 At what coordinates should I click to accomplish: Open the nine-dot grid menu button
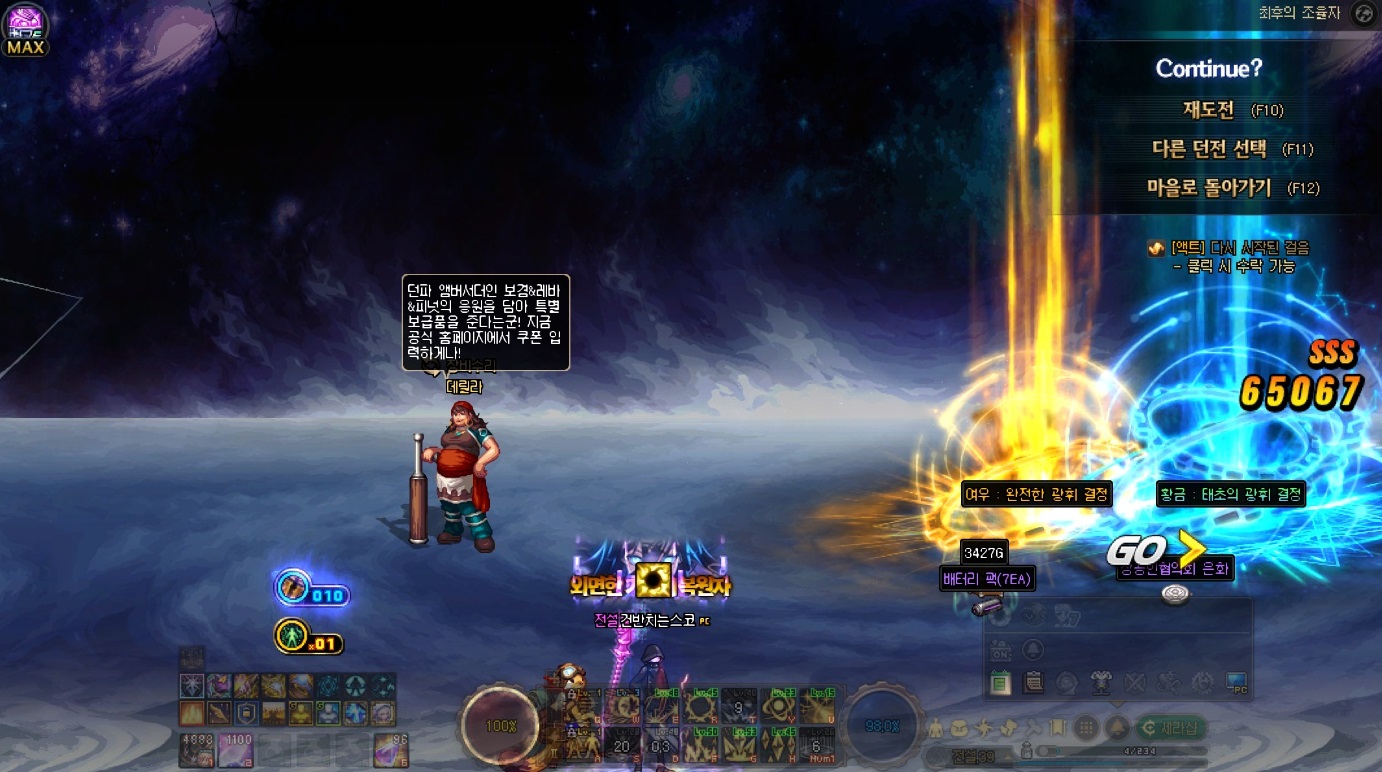[1086, 727]
